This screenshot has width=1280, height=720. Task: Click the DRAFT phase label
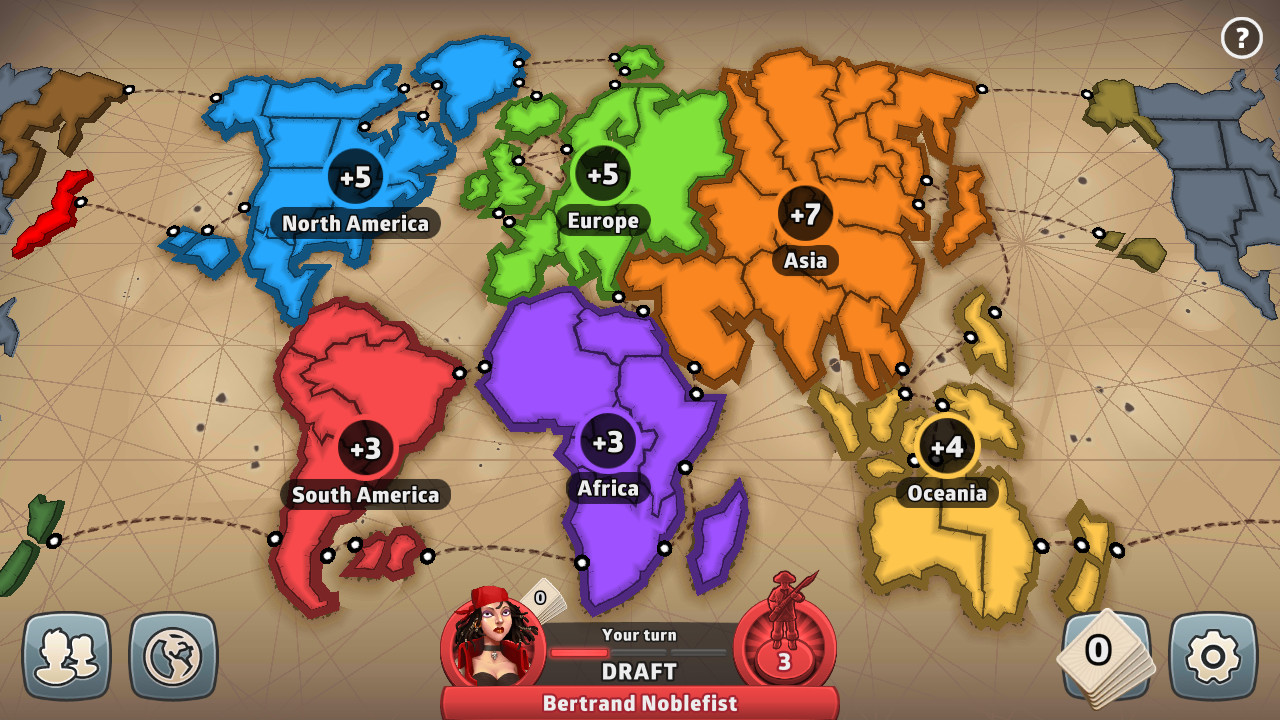pos(639,670)
